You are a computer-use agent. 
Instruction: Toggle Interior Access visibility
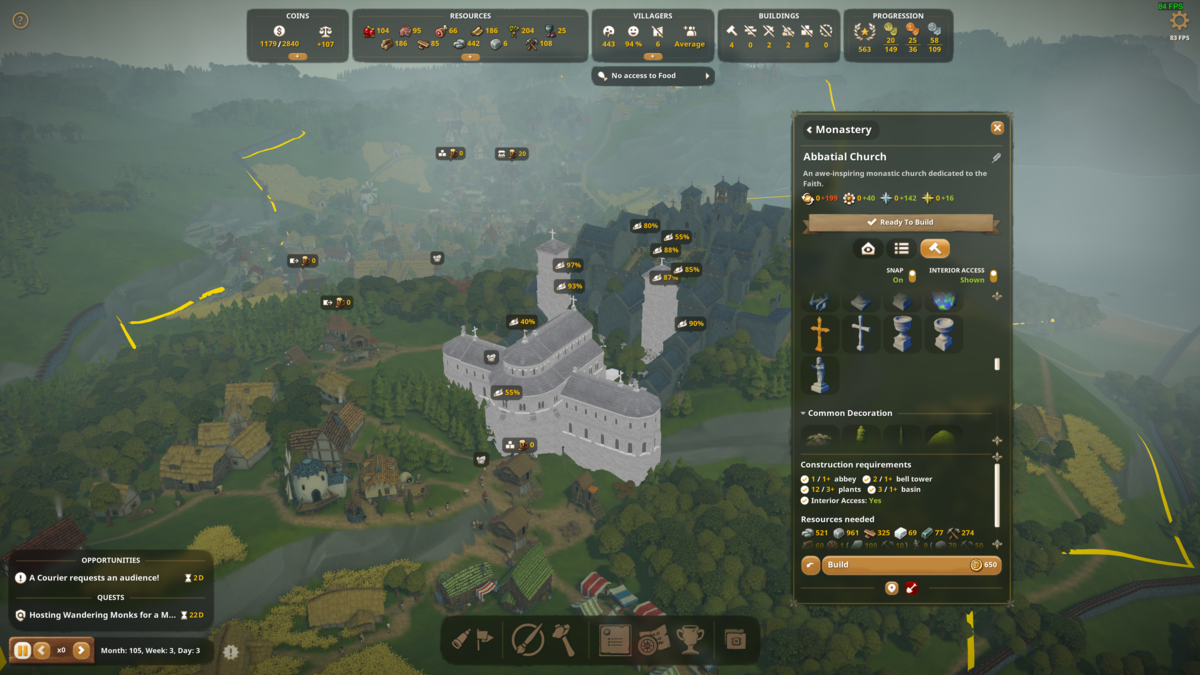point(993,276)
